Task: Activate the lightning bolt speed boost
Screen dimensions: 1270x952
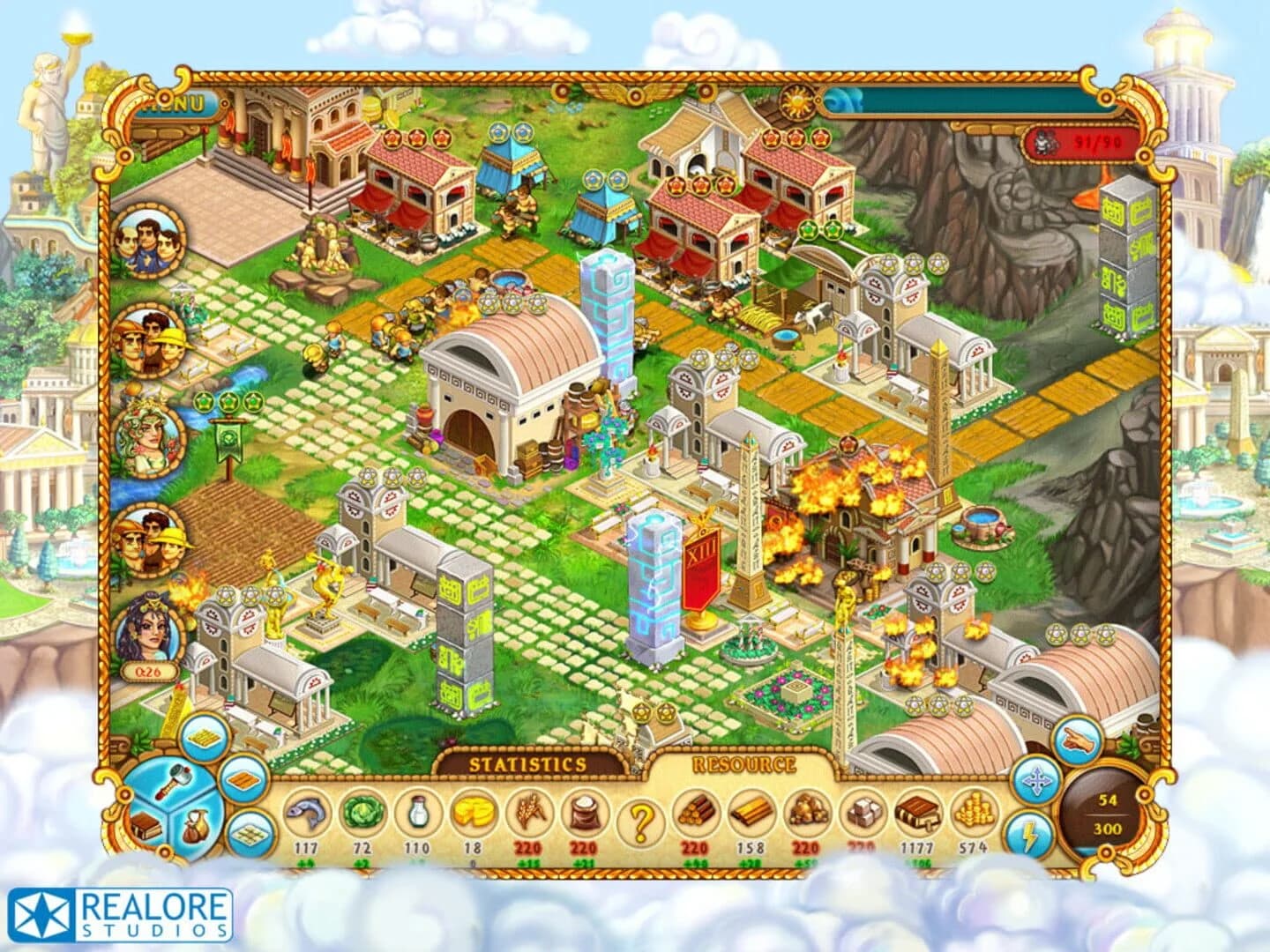Action: [x=1032, y=832]
